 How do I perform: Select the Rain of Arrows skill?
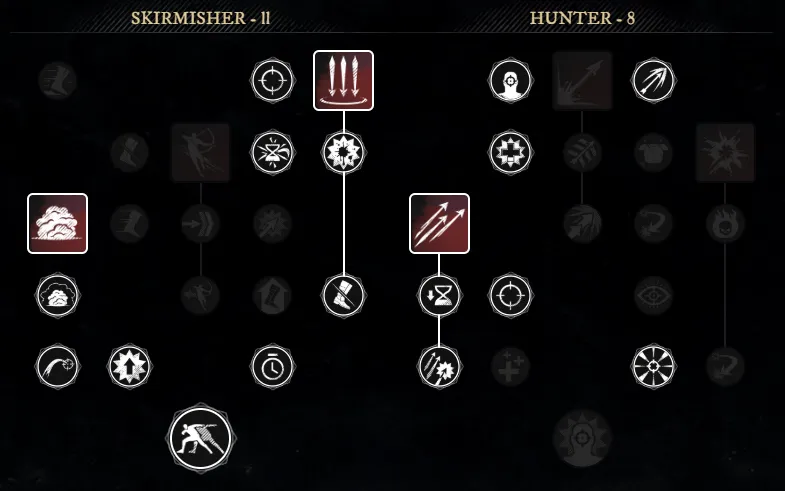[x=343, y=80]
